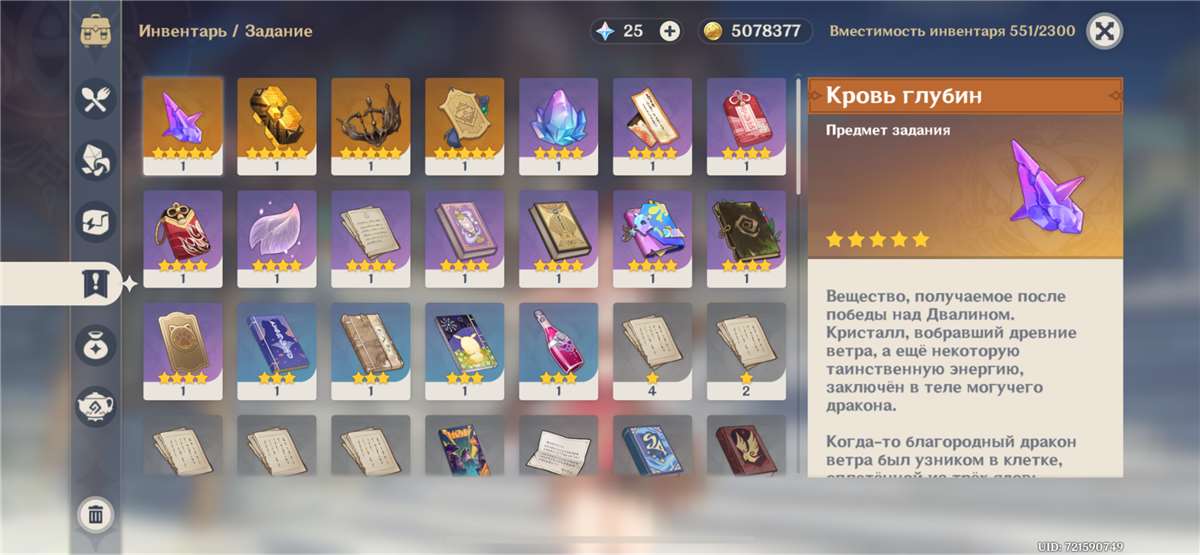The height and width of the screenshot is (555, 1200).
Task: Open the teapot furnishing tab
Action: coord(96,406)
